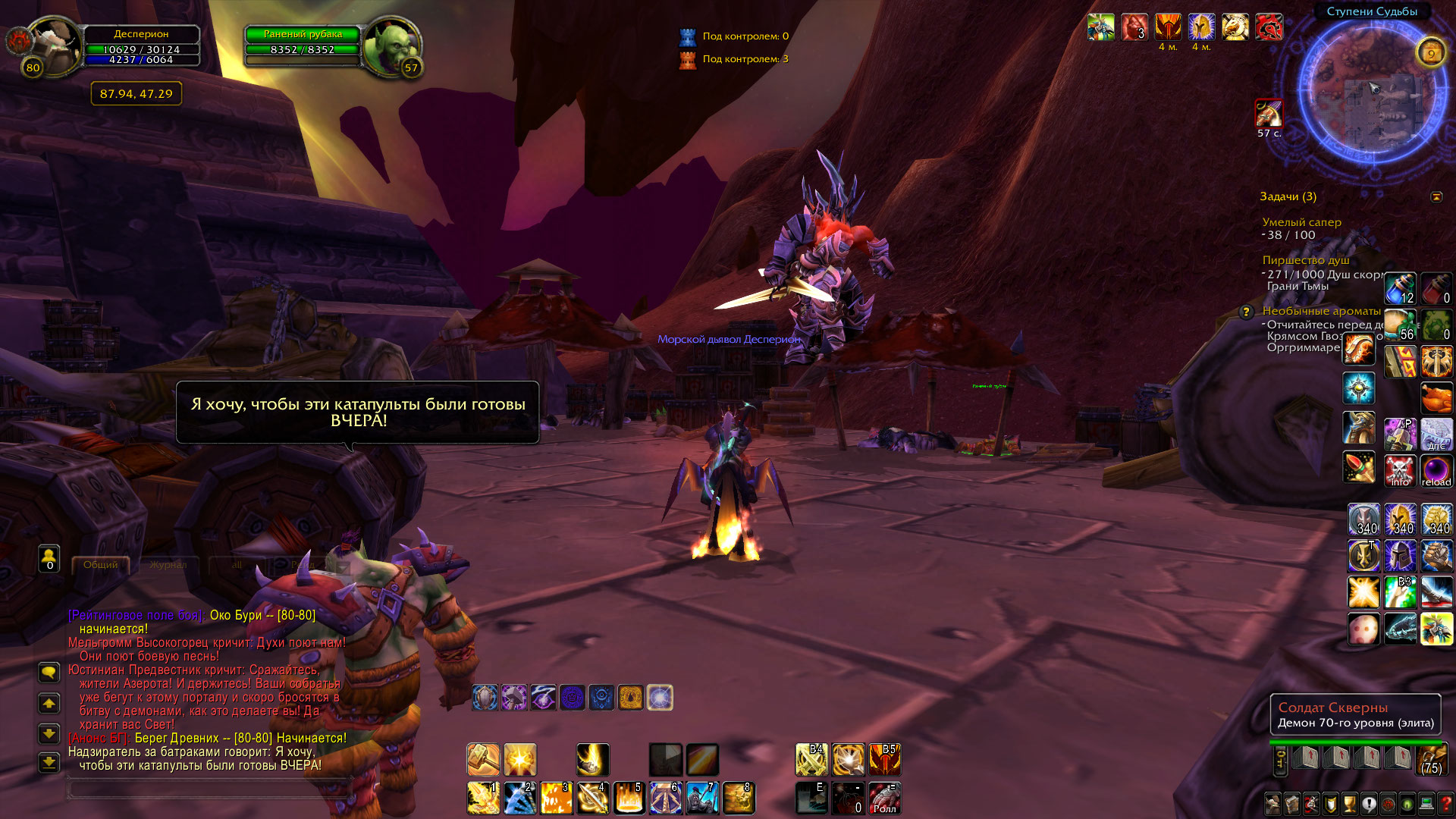Use the ability in hotbar slot 5
The image size is (1456, 819).
(x=629, y=798)
